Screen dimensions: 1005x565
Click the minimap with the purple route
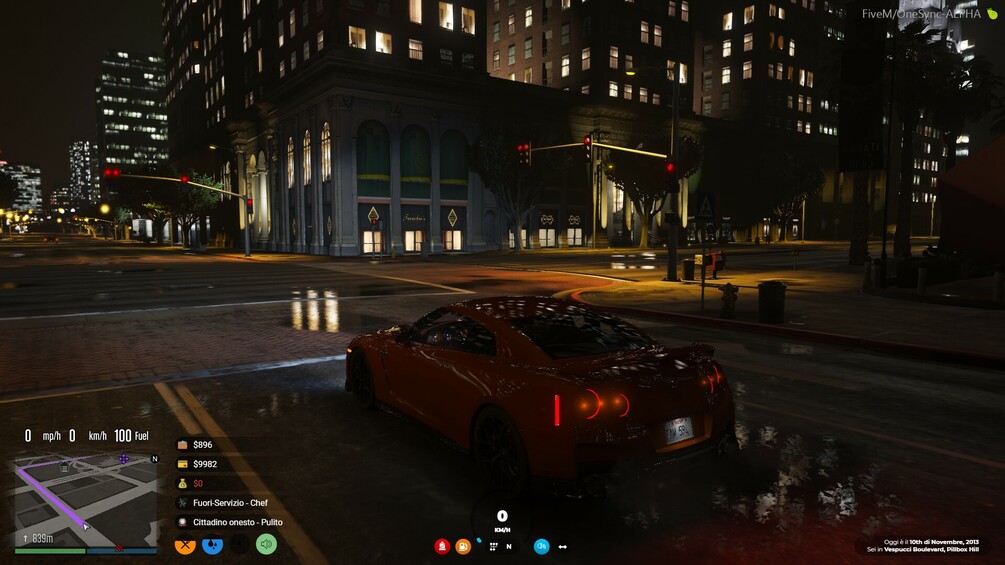click(85, 498)
